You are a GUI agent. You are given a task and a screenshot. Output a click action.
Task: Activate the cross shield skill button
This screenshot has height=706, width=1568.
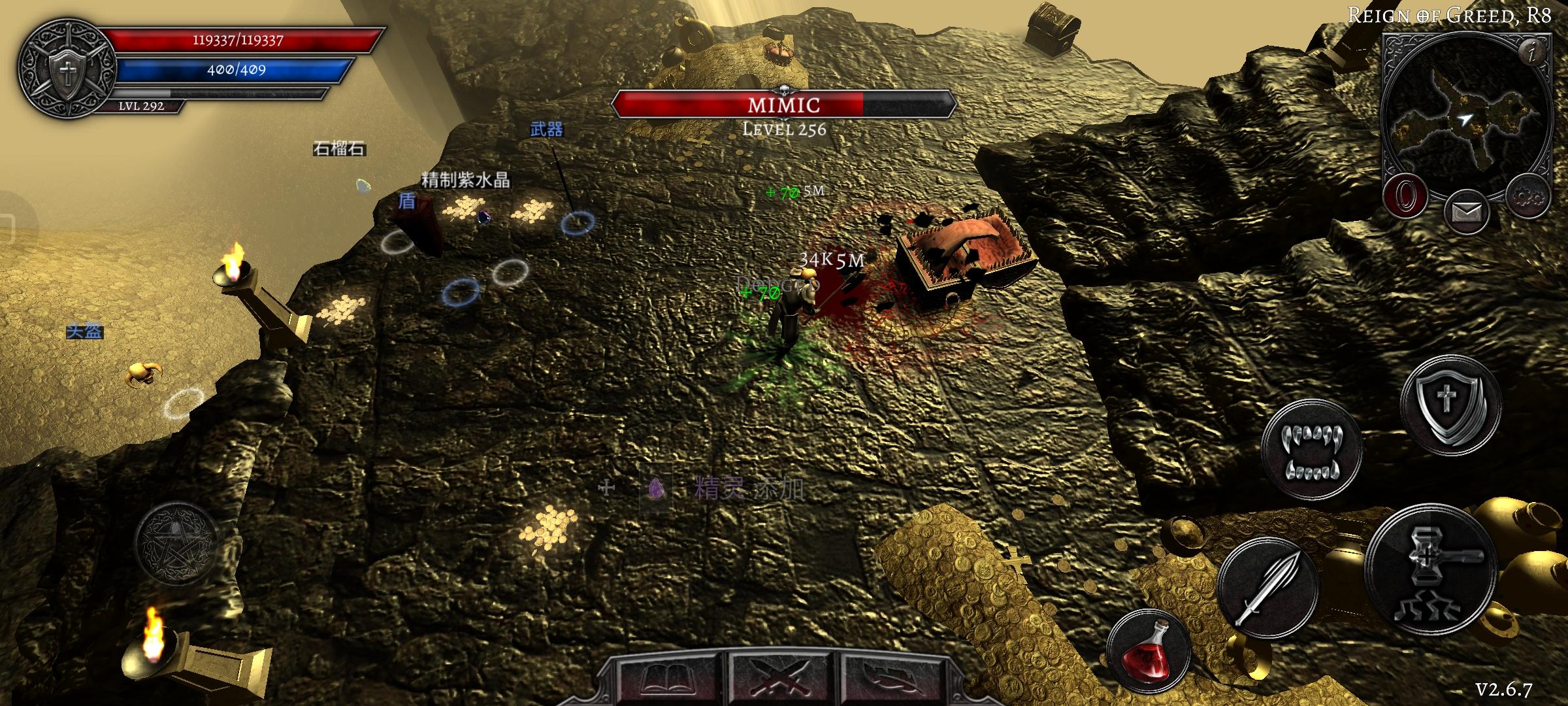[1450, 405]
